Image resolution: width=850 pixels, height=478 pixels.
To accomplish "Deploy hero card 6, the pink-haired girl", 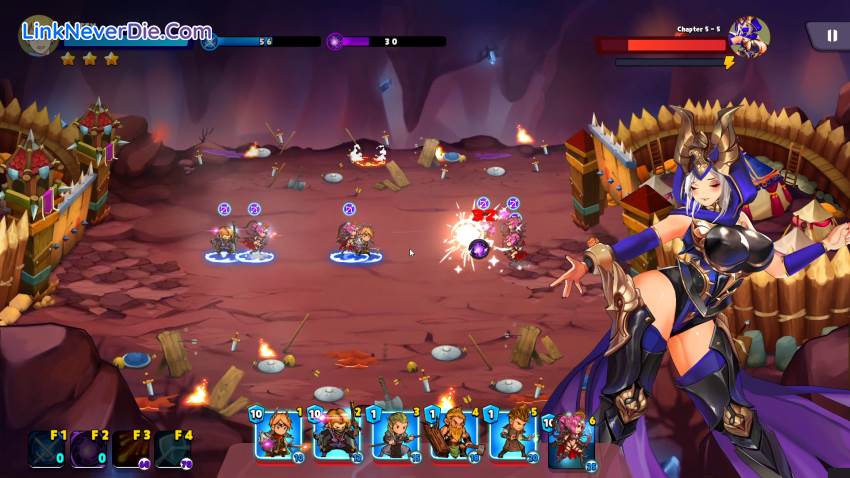I will point(572,440).
